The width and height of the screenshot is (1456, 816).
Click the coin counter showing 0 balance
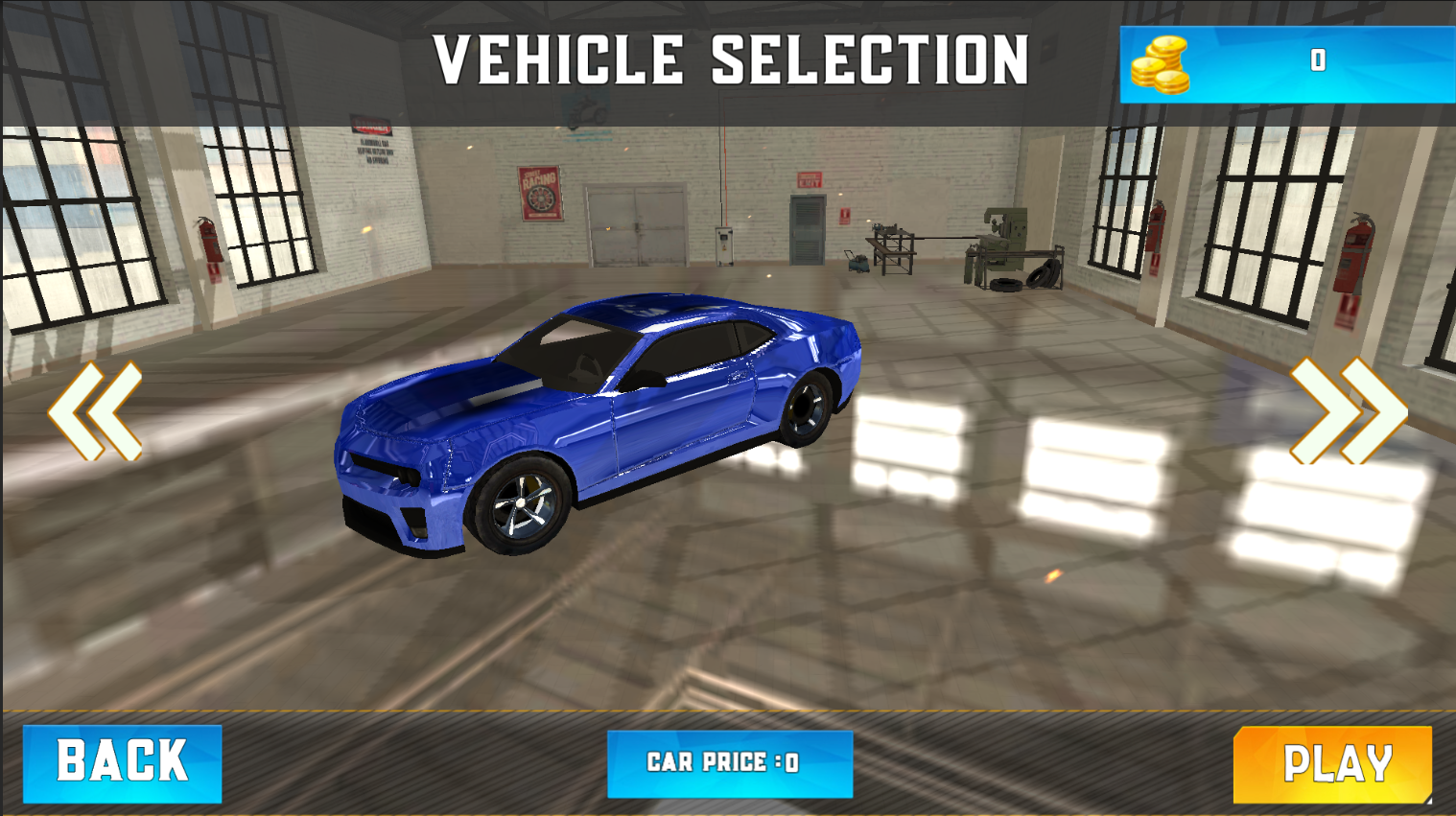pos(1318,60)
